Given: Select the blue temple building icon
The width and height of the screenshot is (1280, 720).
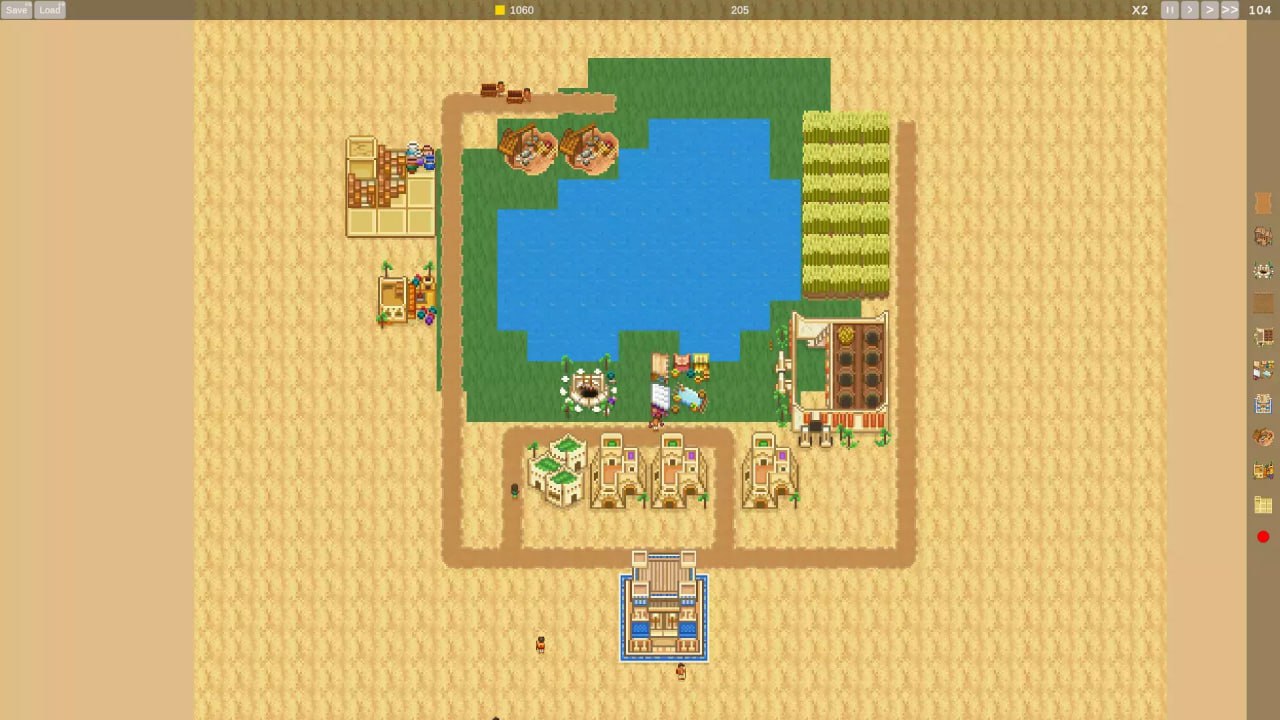Looking at the screenshot, I should pos(1263,403).
